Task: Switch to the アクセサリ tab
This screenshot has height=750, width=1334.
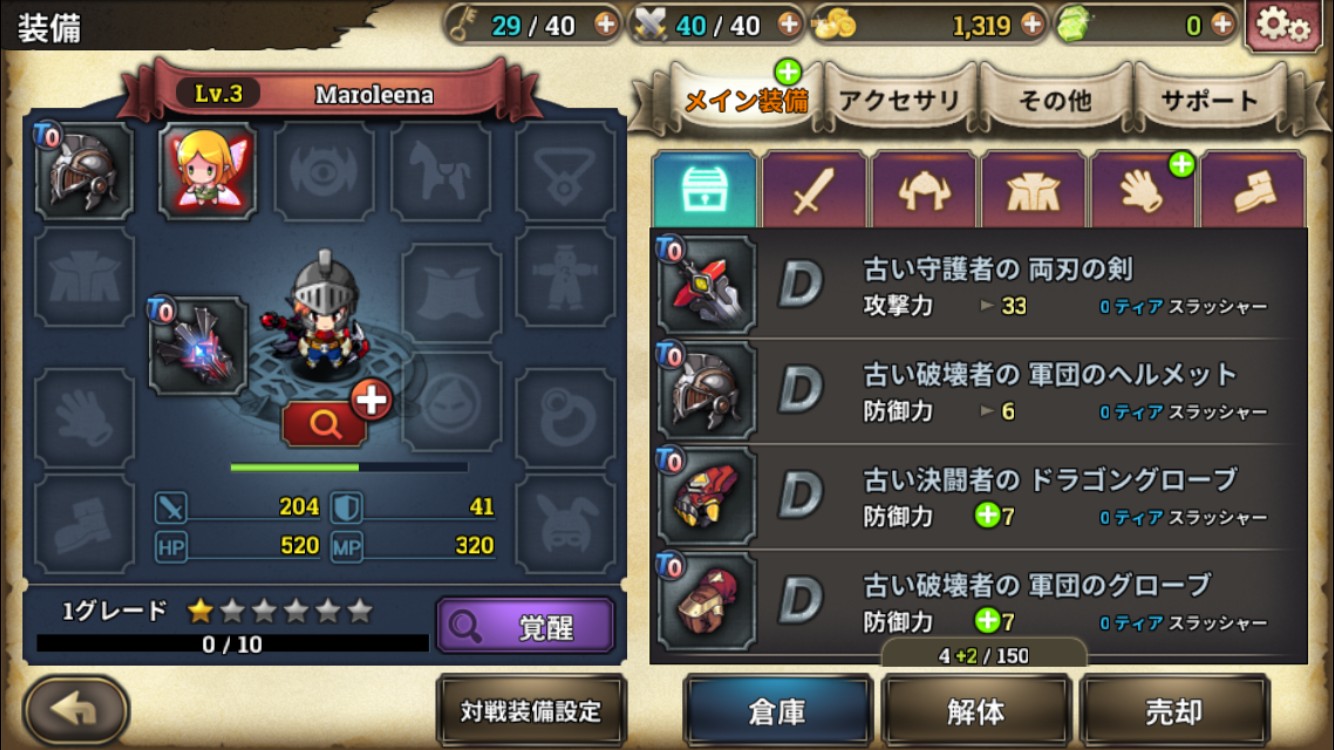Action: click(899, 100)
